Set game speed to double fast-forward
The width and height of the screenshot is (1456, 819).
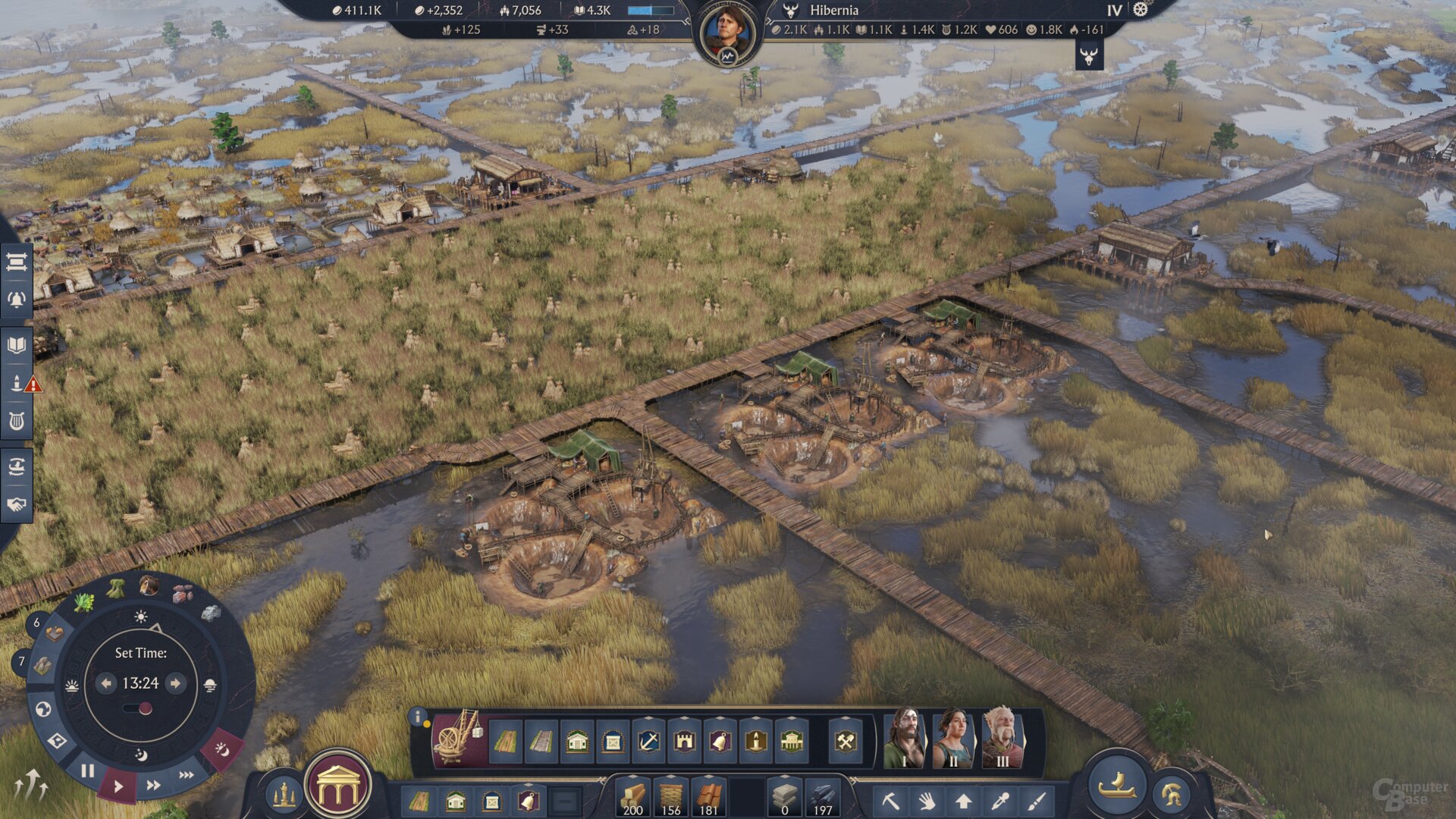pos(153,786)
